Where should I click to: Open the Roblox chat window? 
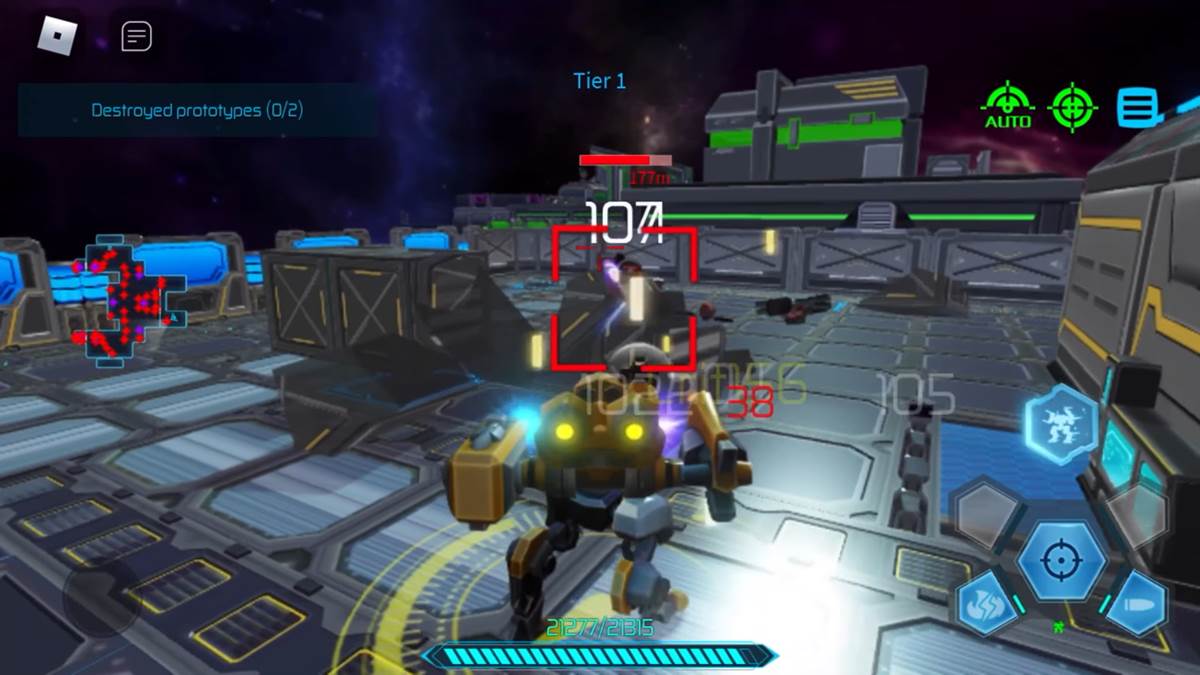click(137, 37)
